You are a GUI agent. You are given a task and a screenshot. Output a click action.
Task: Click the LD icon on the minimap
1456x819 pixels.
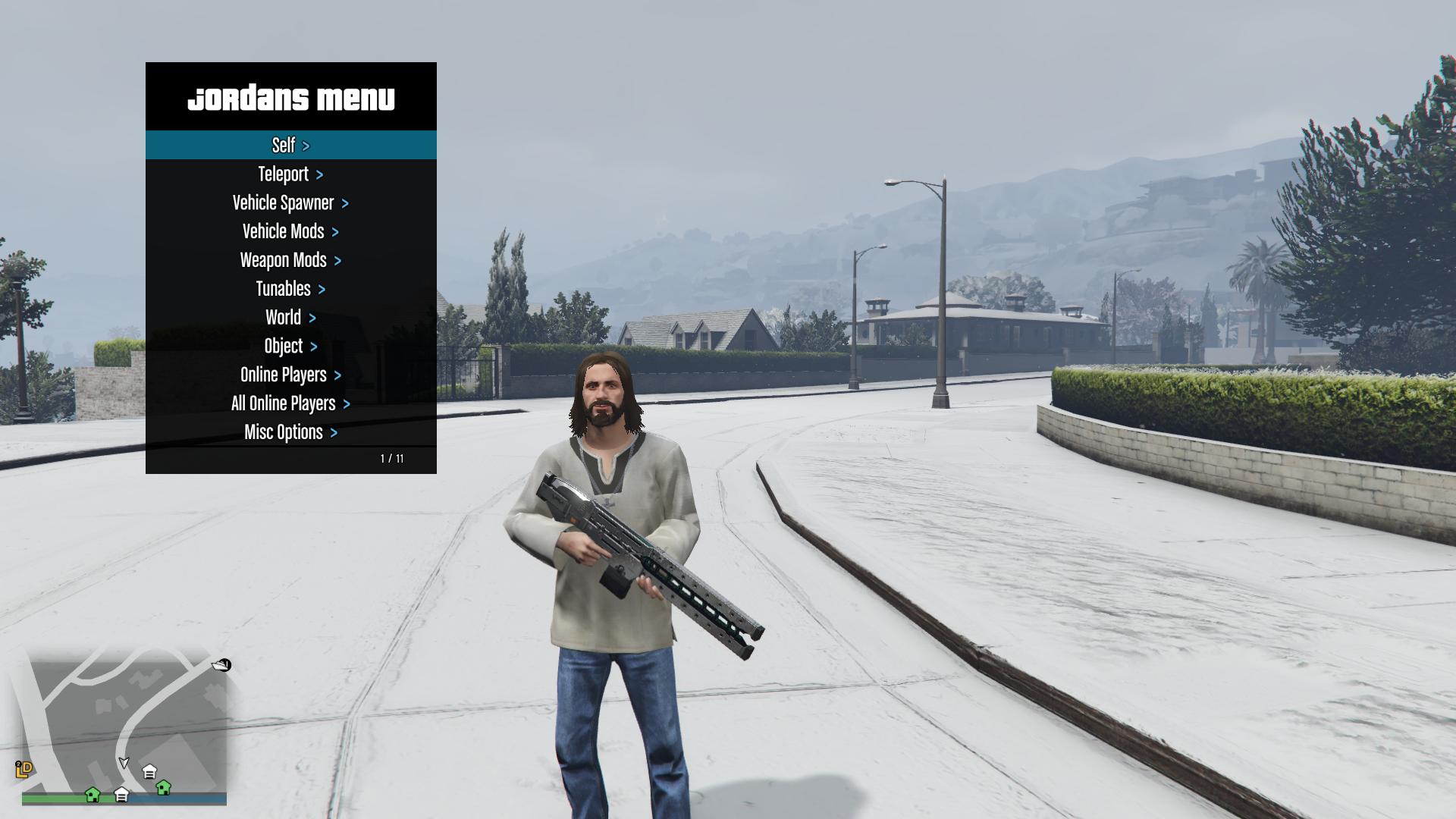(x=24, y=769)
